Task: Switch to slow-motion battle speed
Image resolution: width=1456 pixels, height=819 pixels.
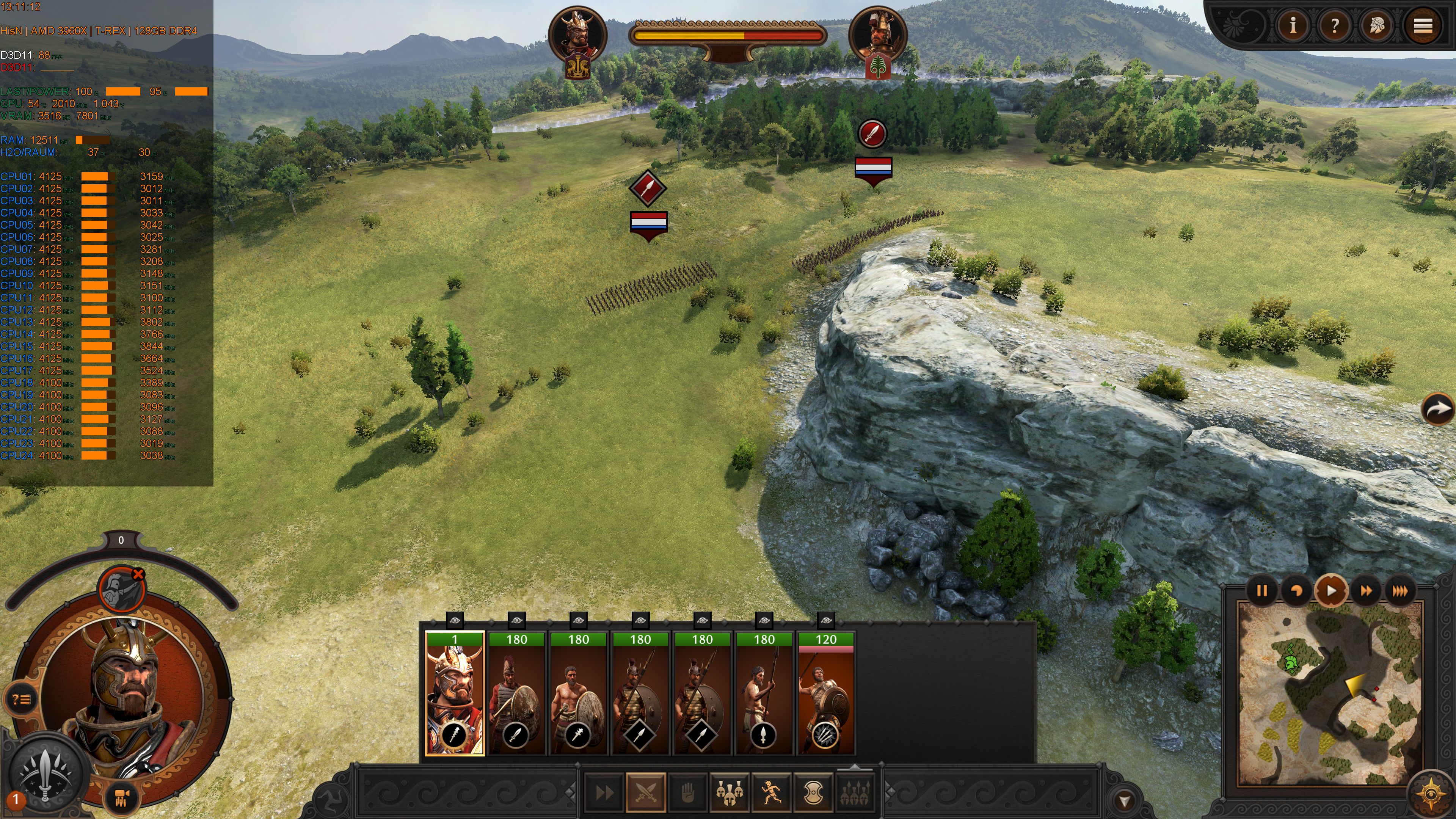Action: click(1297, 591)
